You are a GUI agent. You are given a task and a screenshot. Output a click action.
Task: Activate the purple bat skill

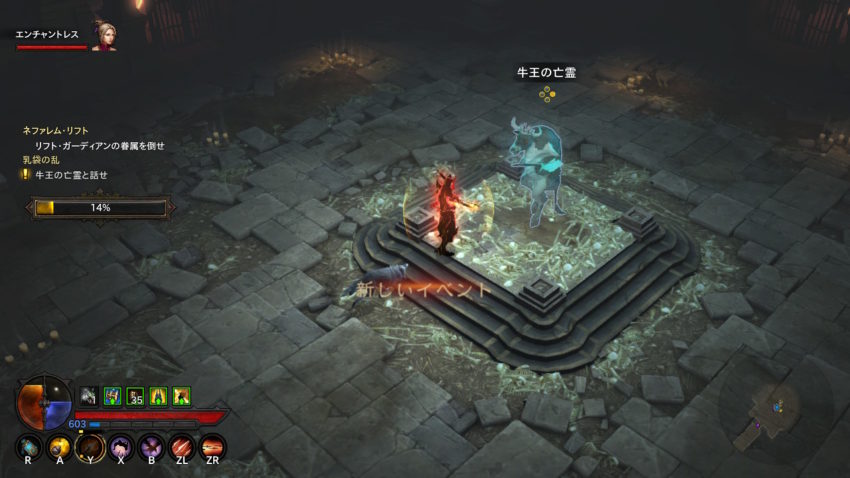click(152, 446)
